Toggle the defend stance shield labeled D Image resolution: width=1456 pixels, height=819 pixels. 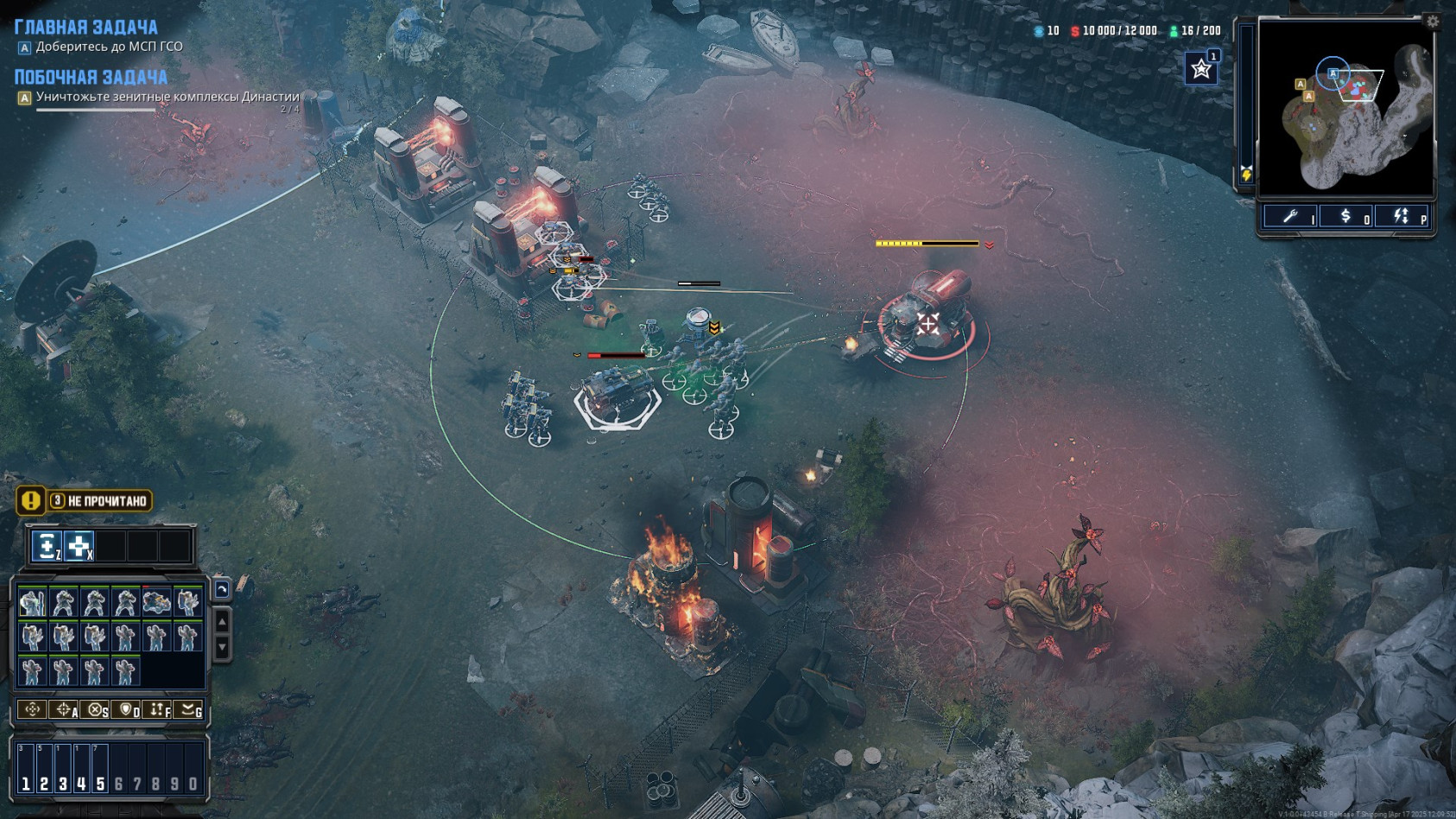(x=127, y=710)
